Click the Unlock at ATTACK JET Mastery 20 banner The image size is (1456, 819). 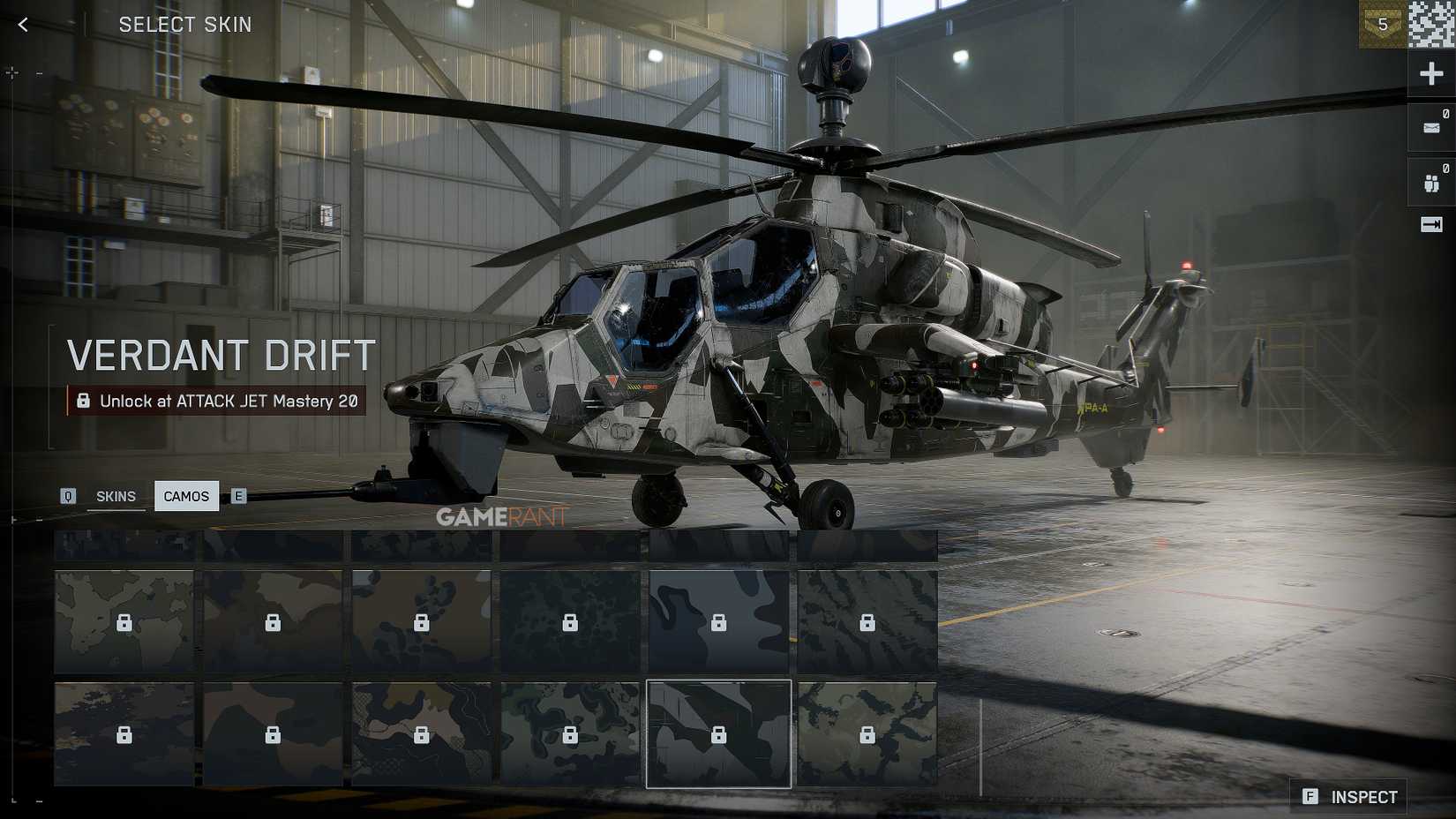pos(218,401)
